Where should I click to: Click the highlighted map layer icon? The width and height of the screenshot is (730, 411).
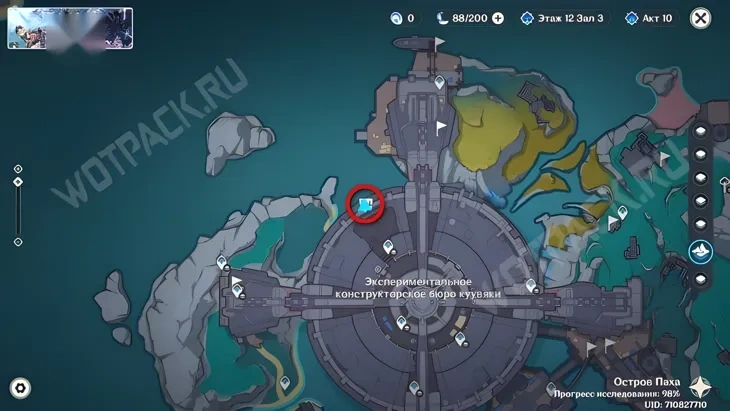coord(701,250)
